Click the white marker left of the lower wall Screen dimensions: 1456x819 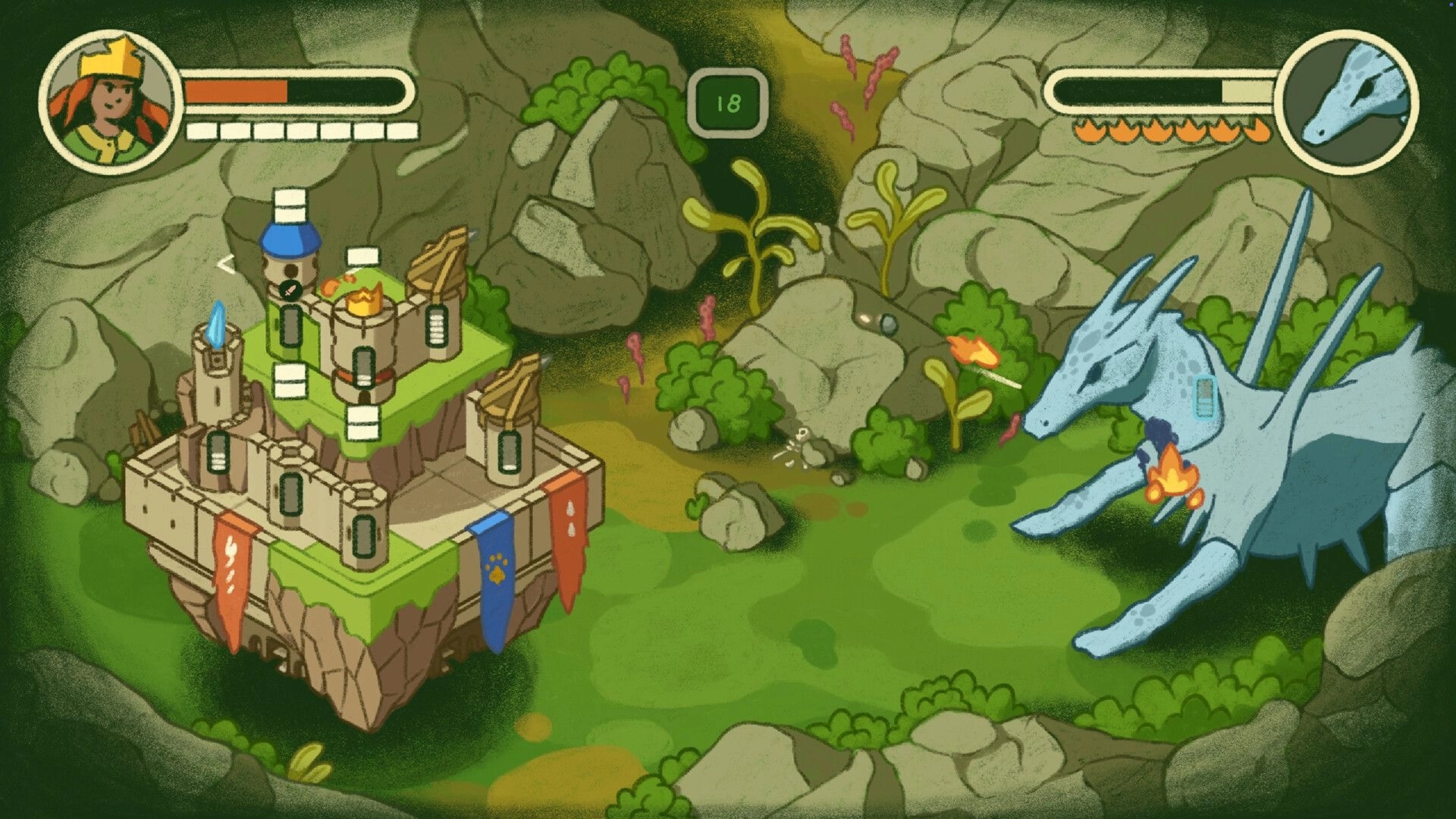click(x=289, y=379)
